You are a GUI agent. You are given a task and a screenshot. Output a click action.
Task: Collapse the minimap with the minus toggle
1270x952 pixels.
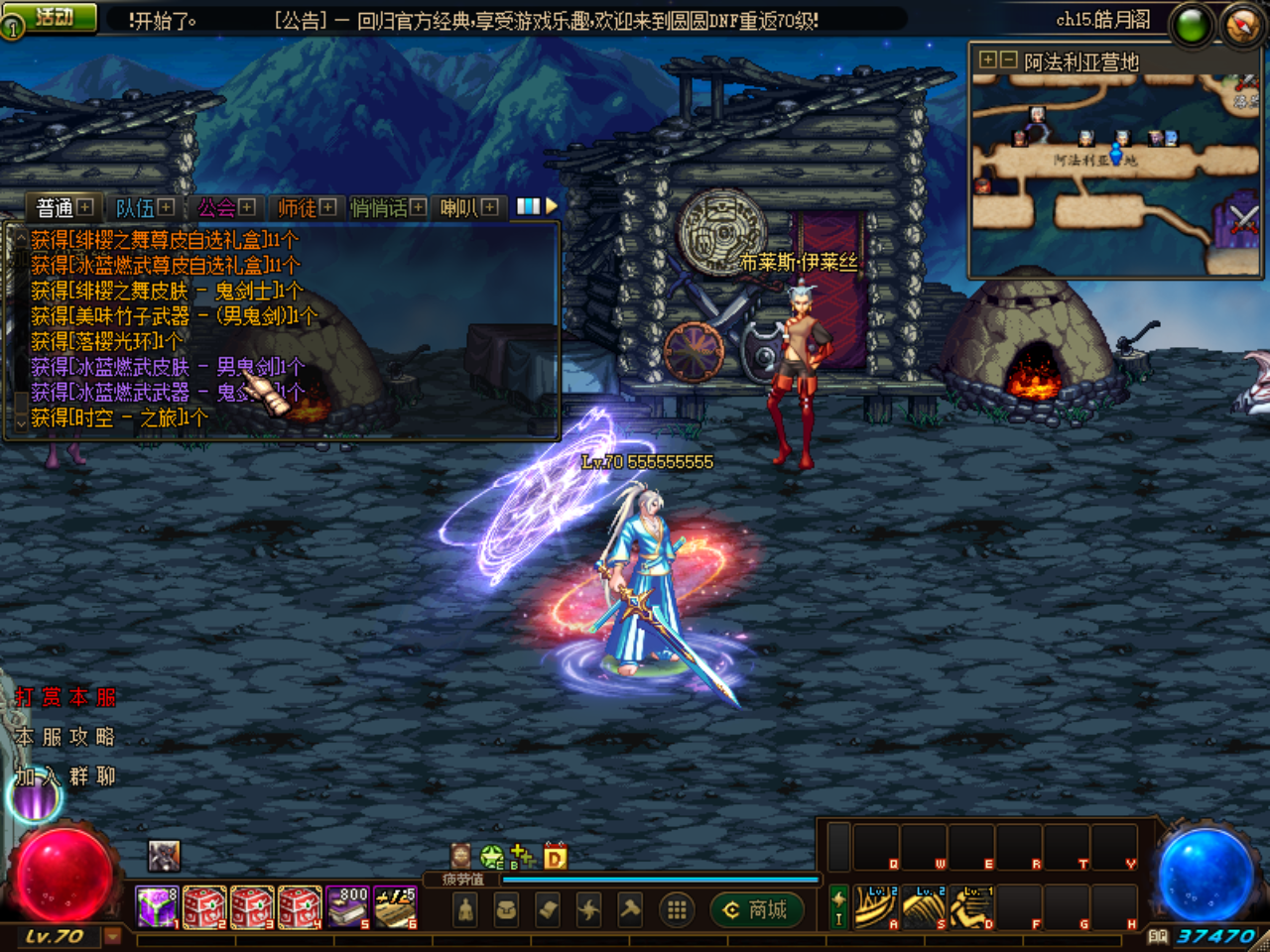click(x=1008, y=59)
